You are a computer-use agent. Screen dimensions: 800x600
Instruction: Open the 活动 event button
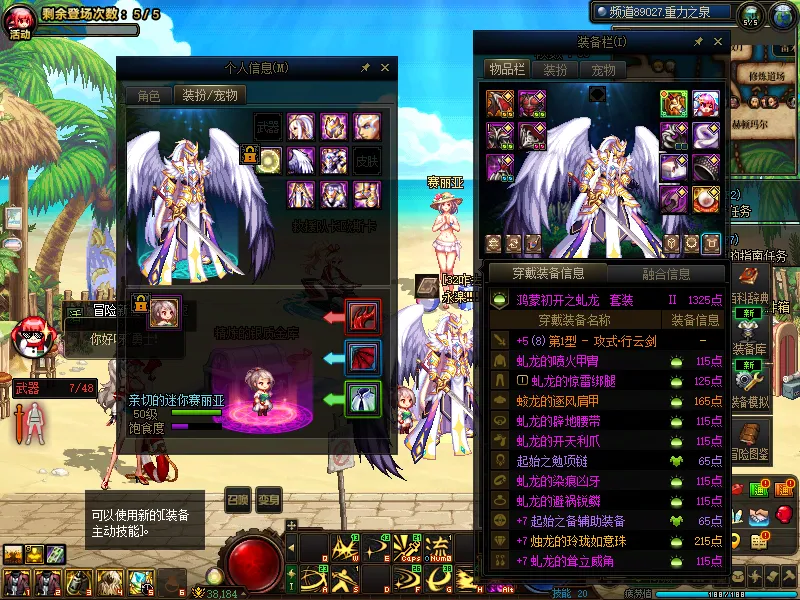click(x=20, y=22)
